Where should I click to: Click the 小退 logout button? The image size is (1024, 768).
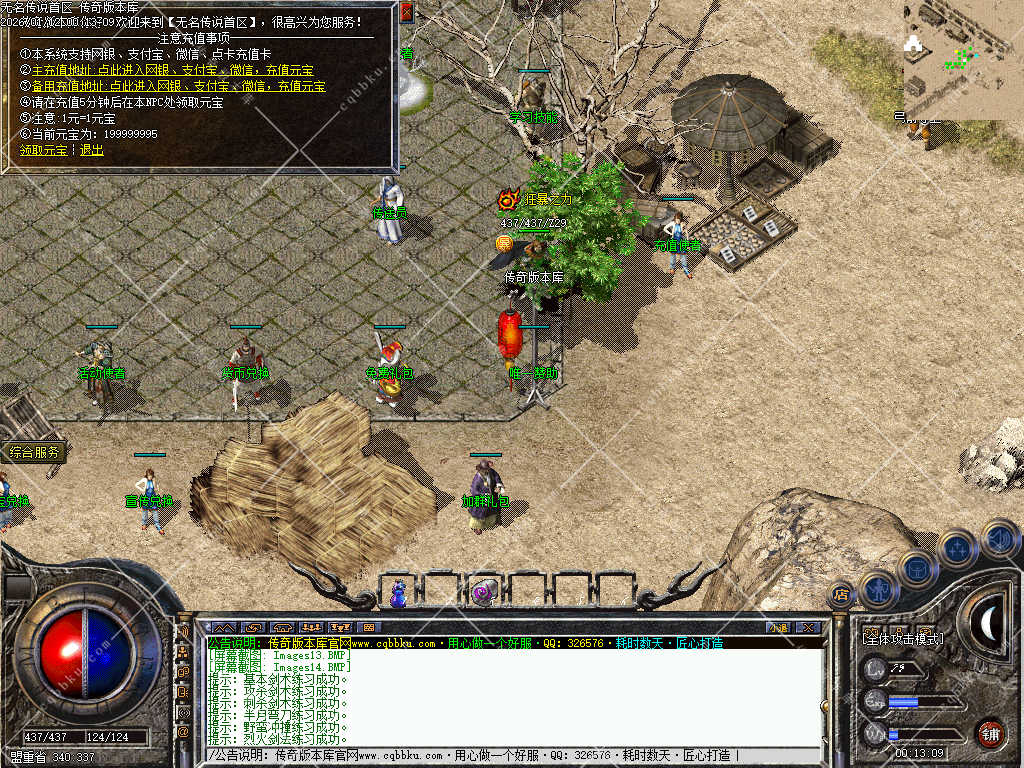pyautogui.click(x=777, y=627)
